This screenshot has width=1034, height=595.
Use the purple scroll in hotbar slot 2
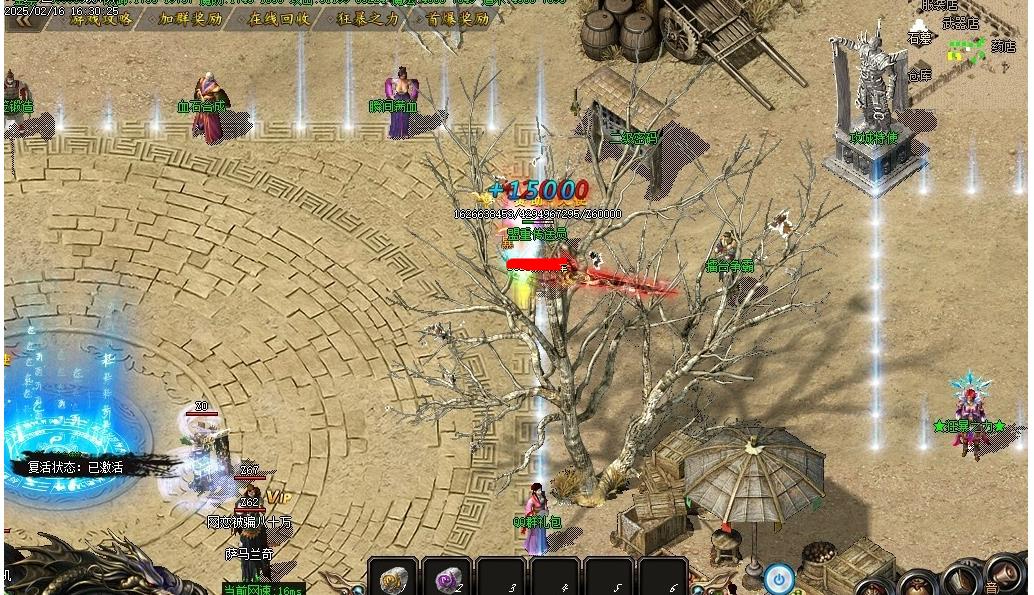pos(447,577)
